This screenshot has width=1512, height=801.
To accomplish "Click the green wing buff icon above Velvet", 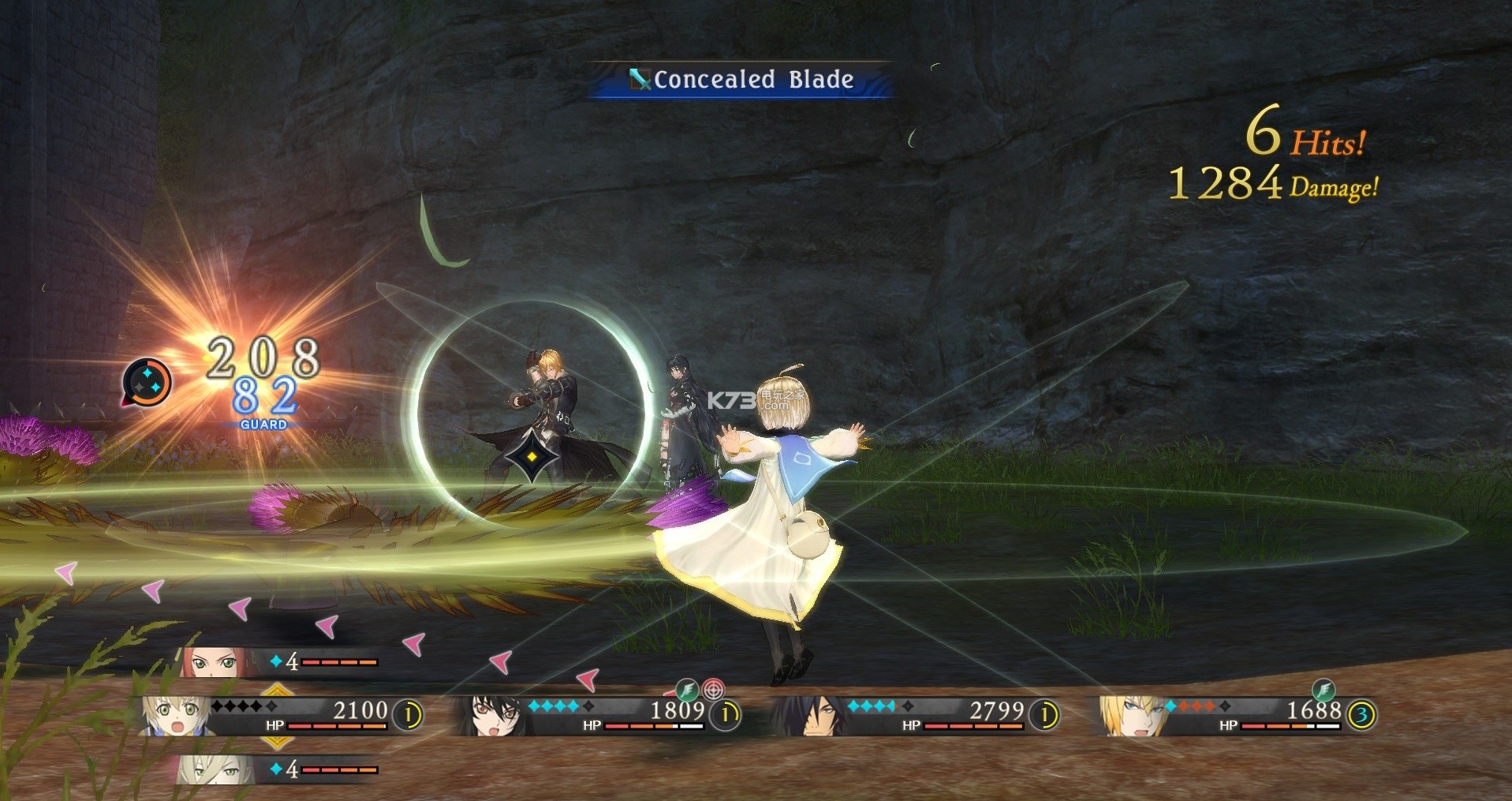I will click(x=687, y=690).
